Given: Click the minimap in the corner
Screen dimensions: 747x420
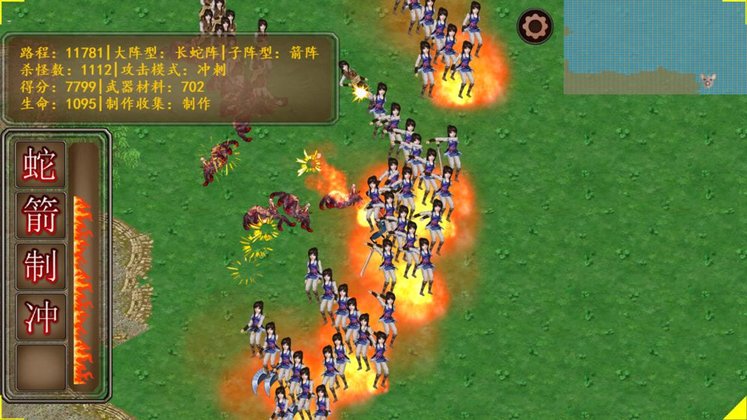Looking at the screenshot, I should 655,46.
